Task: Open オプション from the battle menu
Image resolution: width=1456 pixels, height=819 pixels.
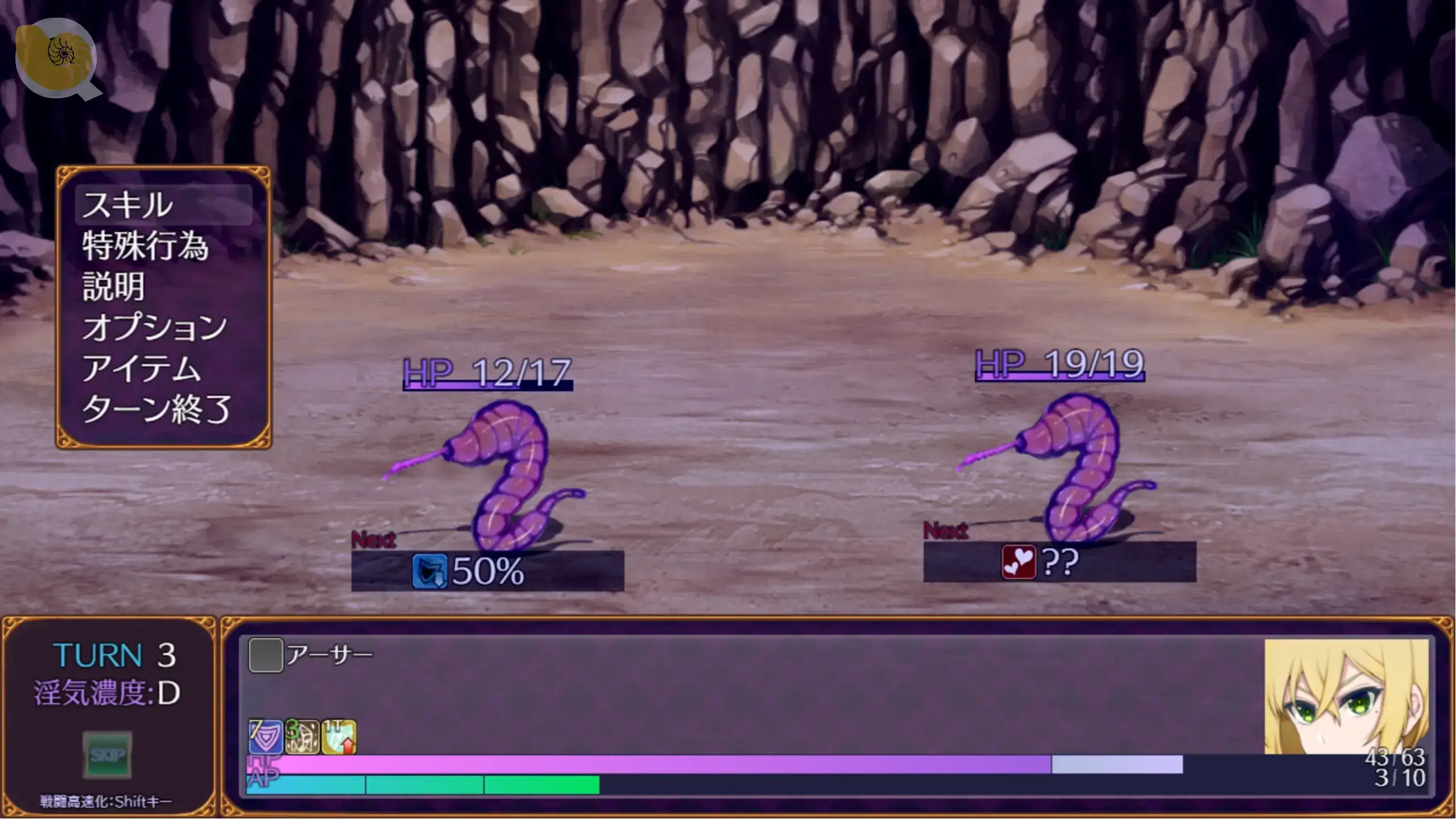Action: [x=154, y=328]
